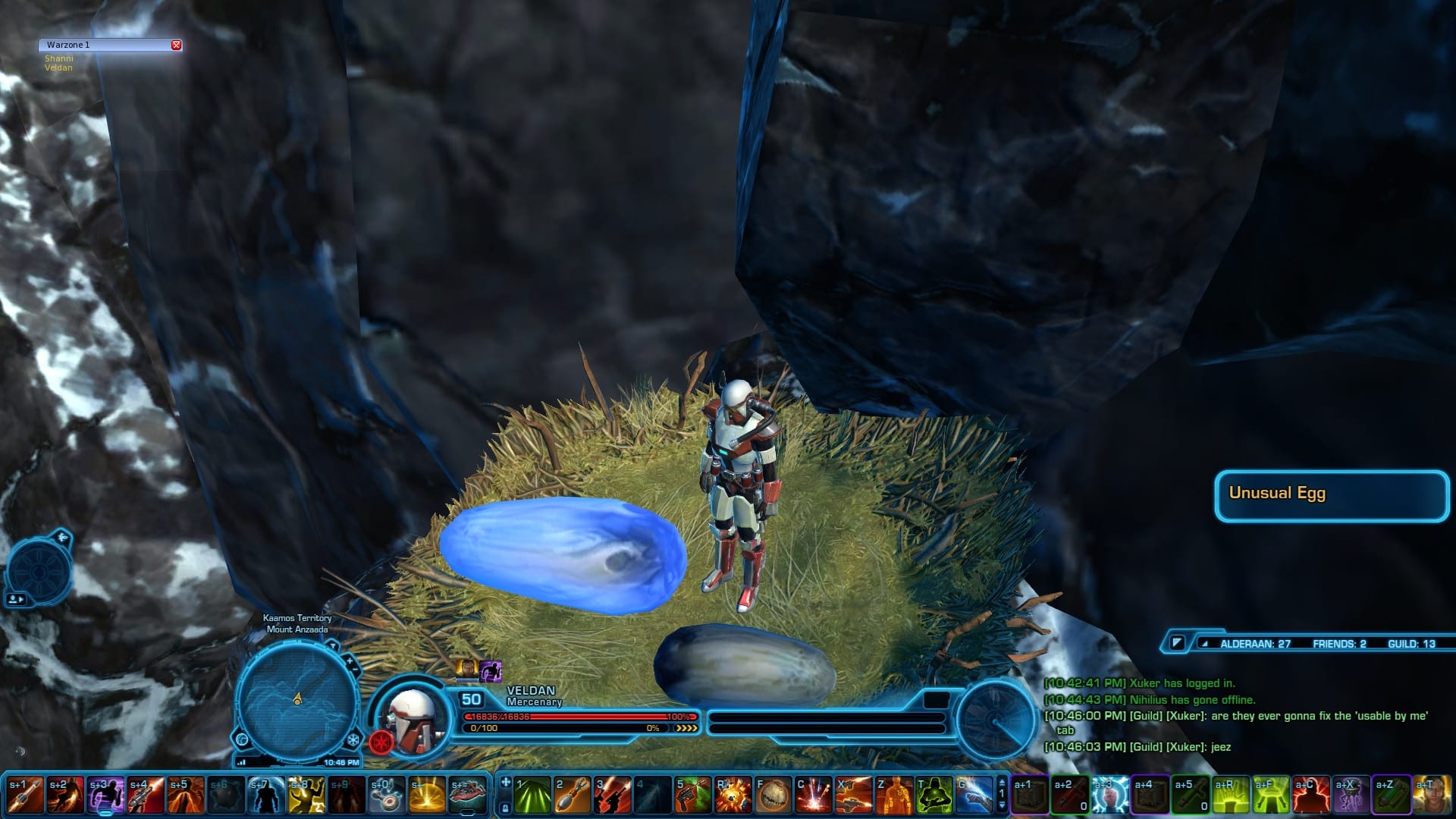Viewport: 1456px width, 819px height.
Task: Open the minimap
Action: pos(297,701)
